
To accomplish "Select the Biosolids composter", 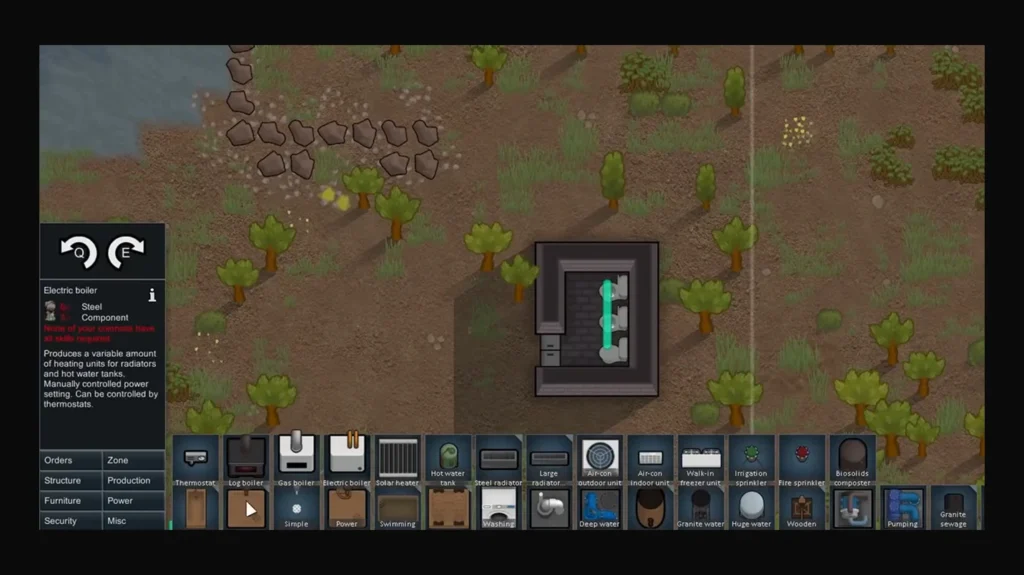I will (x=852, y=458).
